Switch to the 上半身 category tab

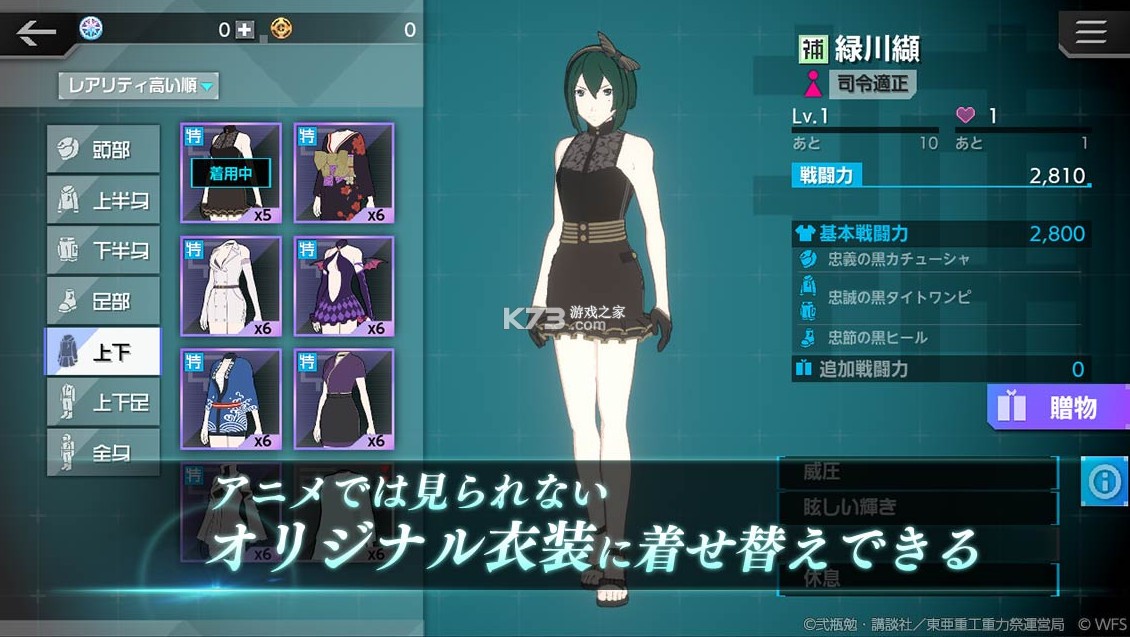103,200
